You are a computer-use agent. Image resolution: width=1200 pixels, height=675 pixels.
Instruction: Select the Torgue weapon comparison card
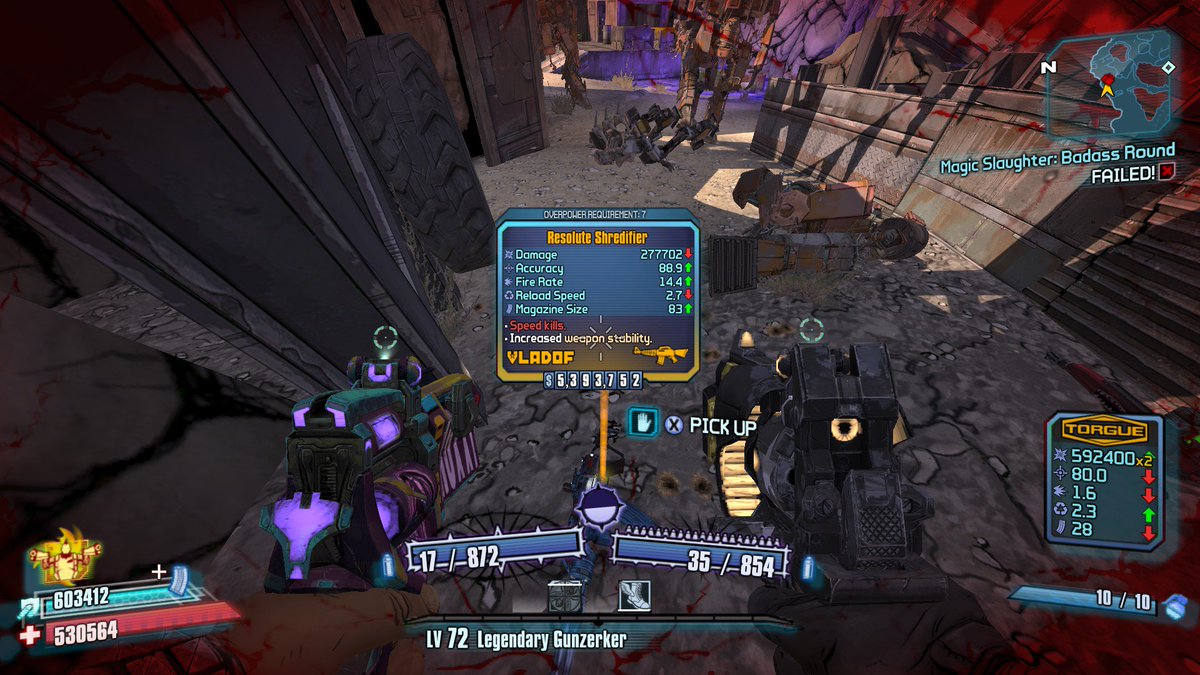(x=1104, y=480)
